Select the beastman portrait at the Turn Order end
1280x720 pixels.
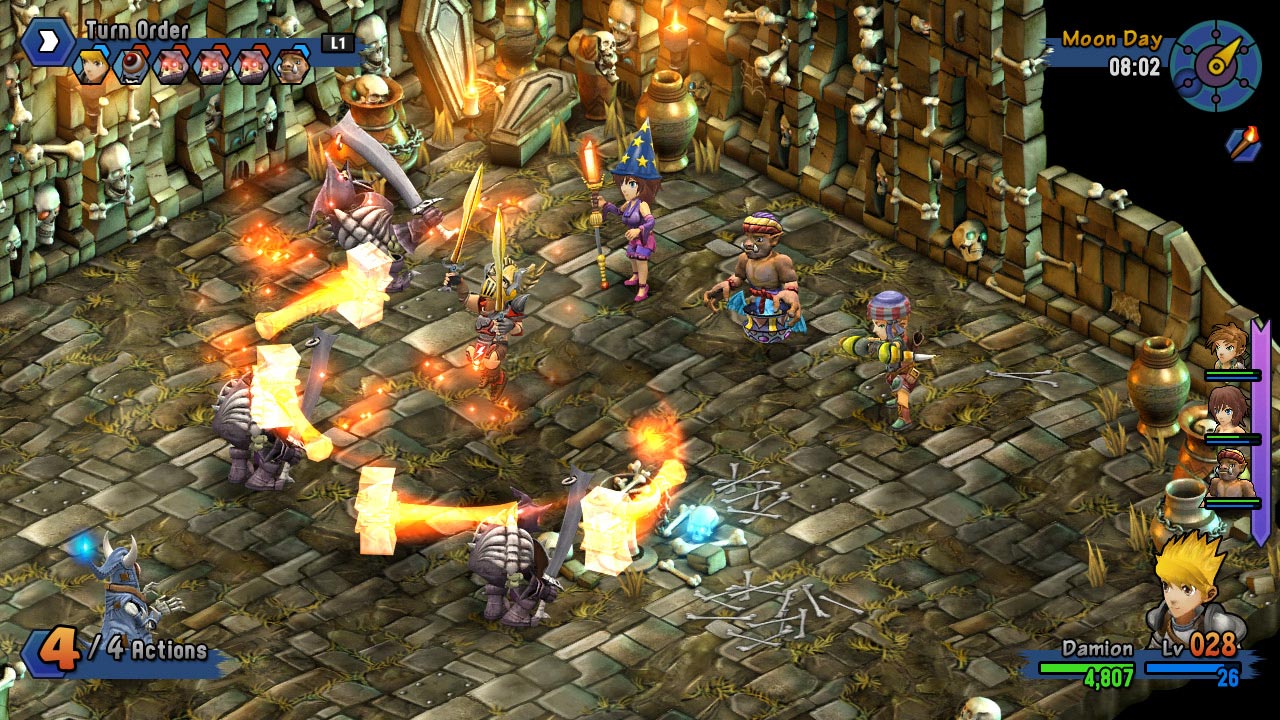[293, 66]
